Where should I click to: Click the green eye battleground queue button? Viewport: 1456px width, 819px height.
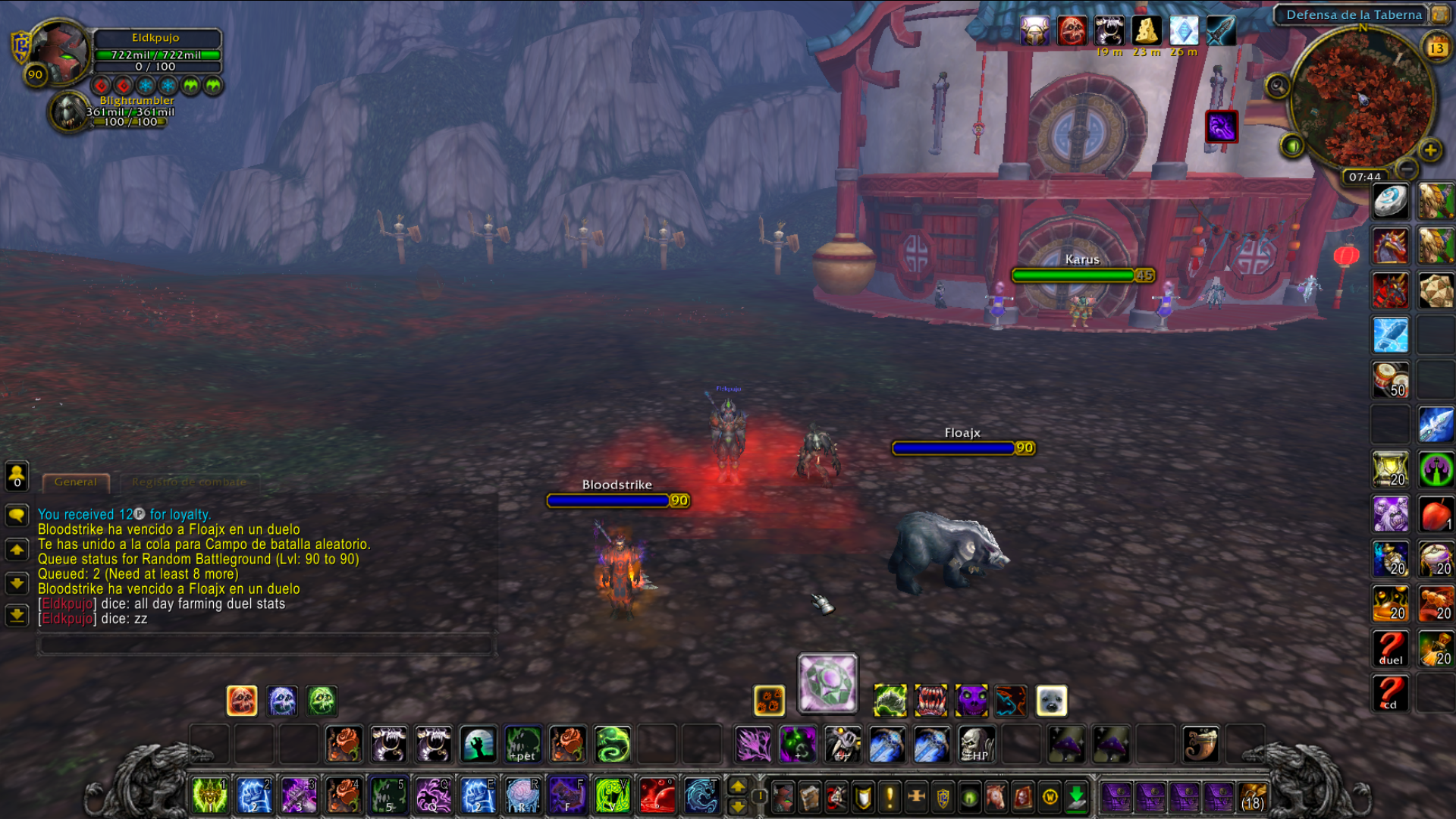(1292, 145)
